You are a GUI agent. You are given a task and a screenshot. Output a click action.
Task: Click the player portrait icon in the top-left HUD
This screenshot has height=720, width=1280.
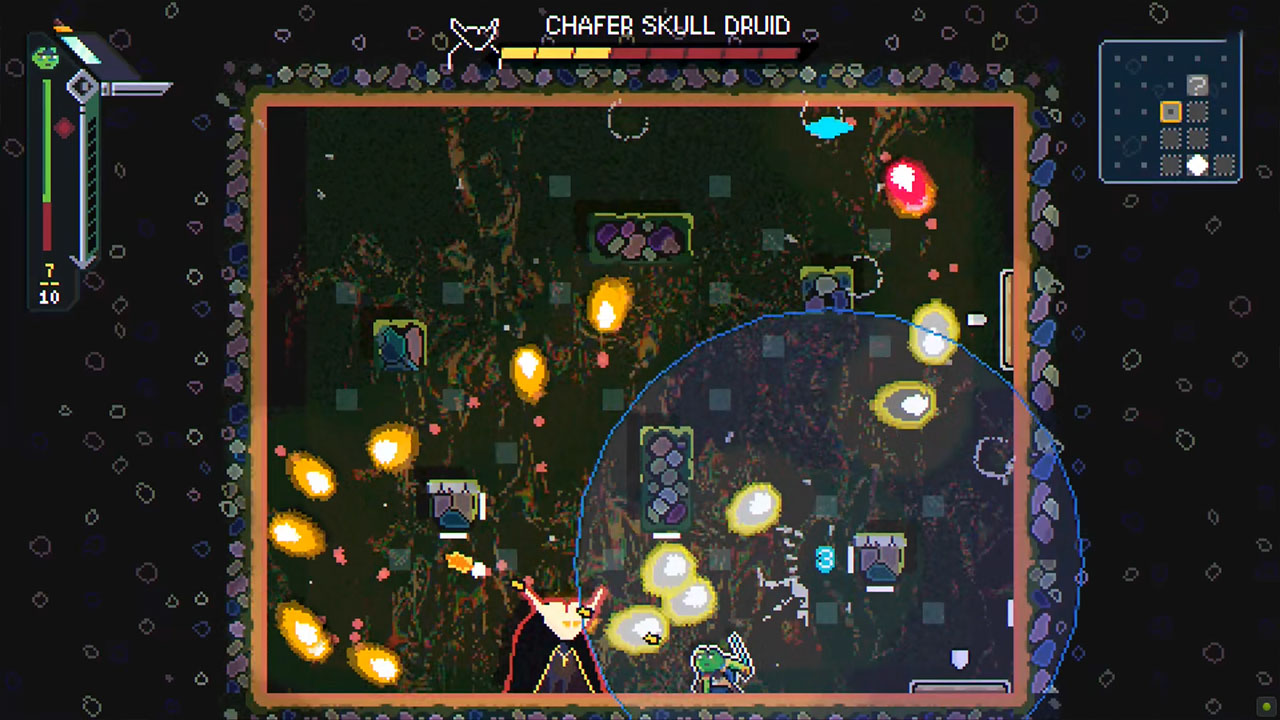tap(45, 57)
